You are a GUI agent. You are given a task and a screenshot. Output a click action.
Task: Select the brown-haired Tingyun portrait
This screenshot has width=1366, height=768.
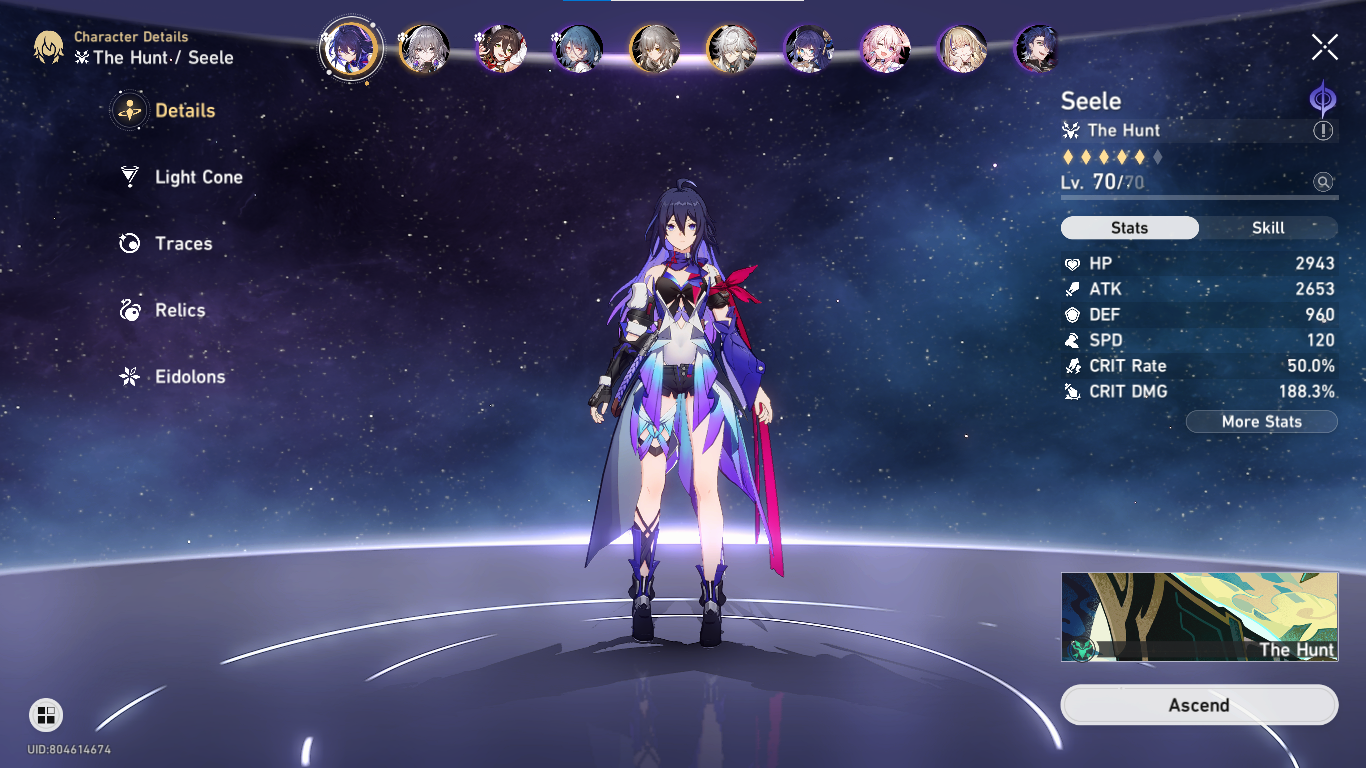click(501, 48)
